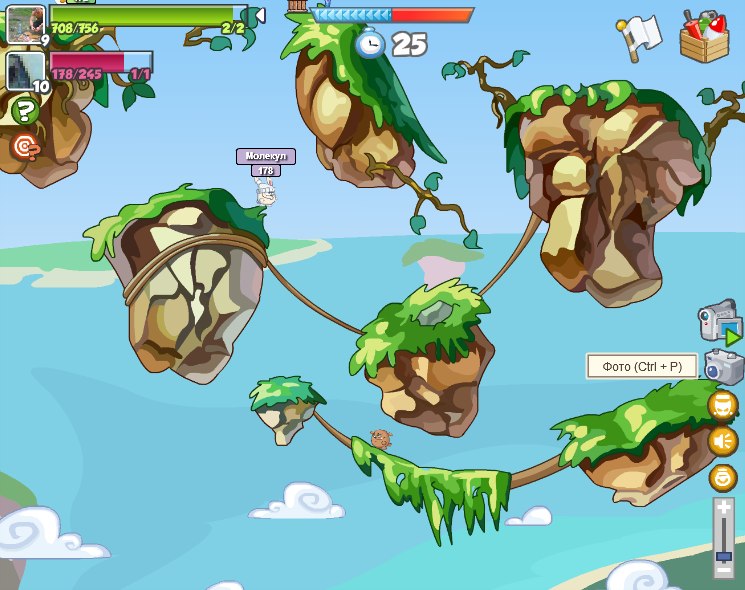
Task: Open the weapon crate inventory
Action: [x=704, y=37]
